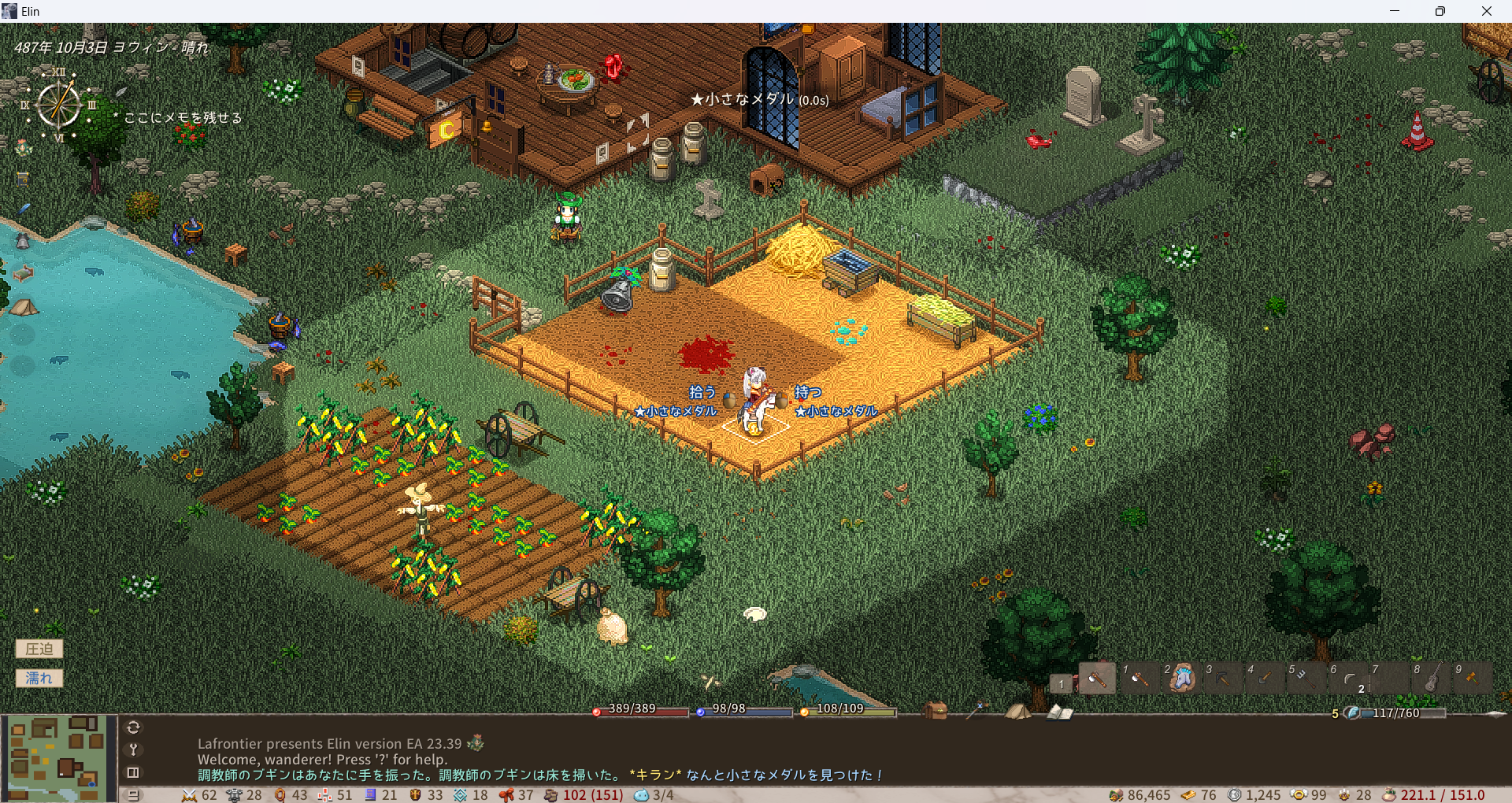Choose the axe in hotbar slot 1
This screenshot has width=1512, height=803.
pyautogui.click(x=1139, y=677)
